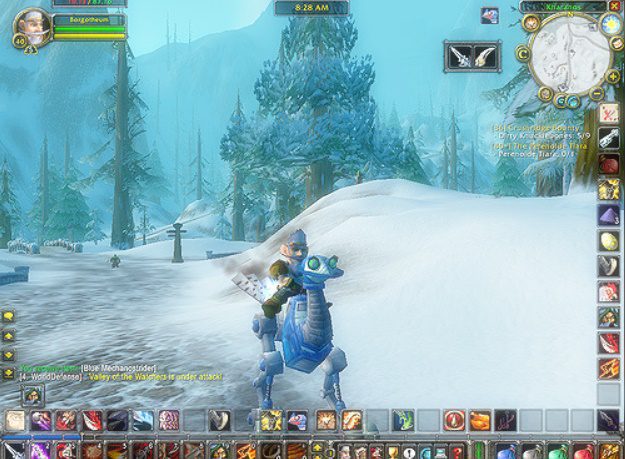The width and height of the screenshot is (625, 459).
Task: Use the purple crystal side-bar item
Action: tap(608, 215)
